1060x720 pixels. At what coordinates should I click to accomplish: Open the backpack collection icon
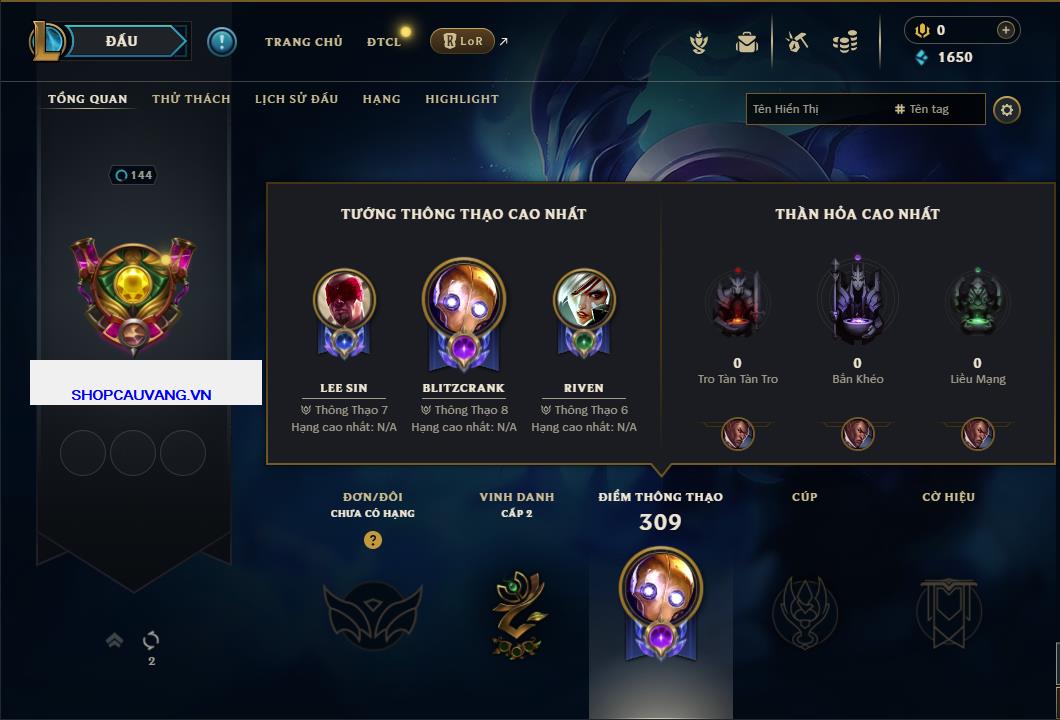(747, 42)
